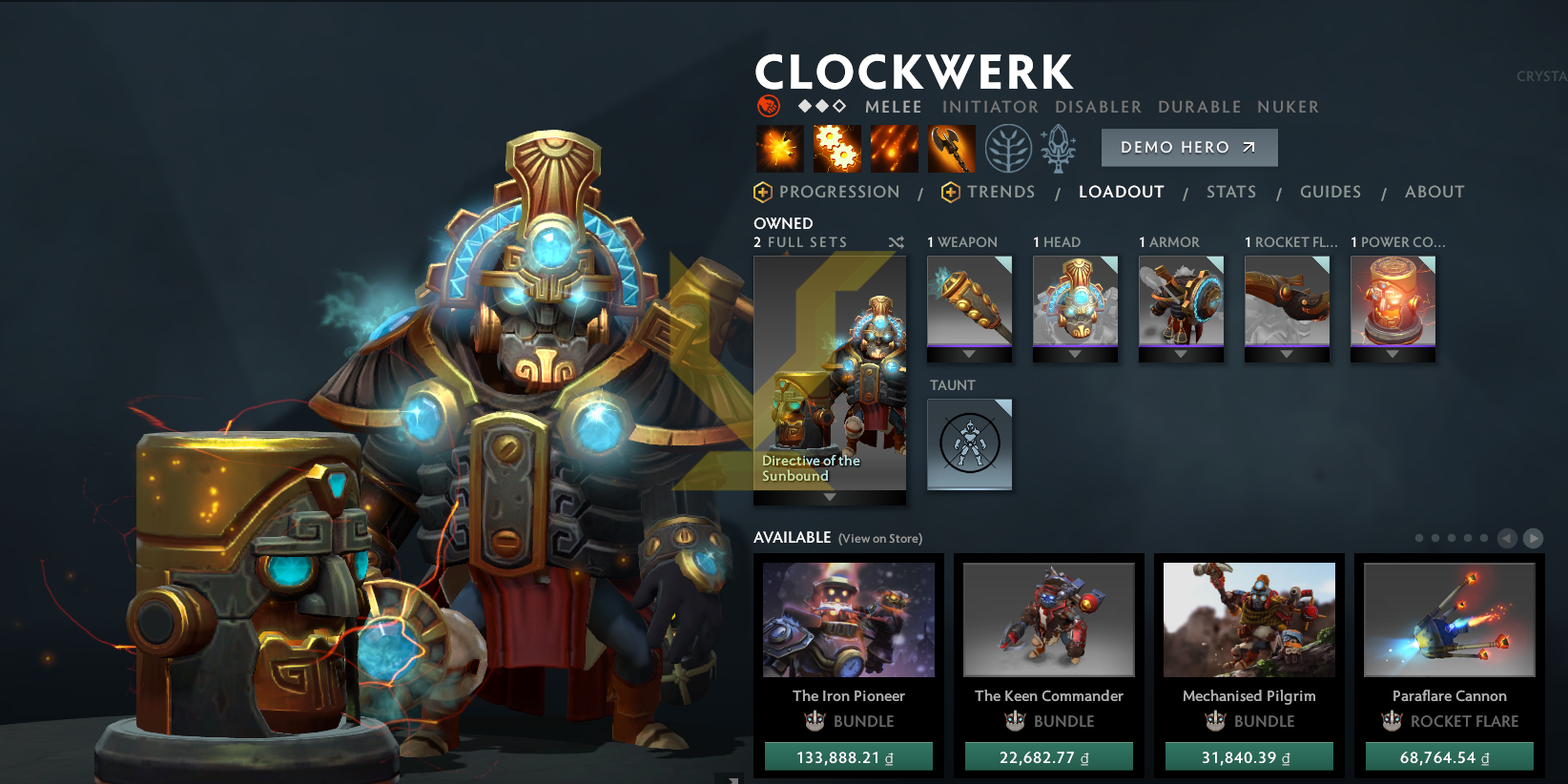Toggle the shuffle full sets icon

pyautogui.click(x=897, y=243)
